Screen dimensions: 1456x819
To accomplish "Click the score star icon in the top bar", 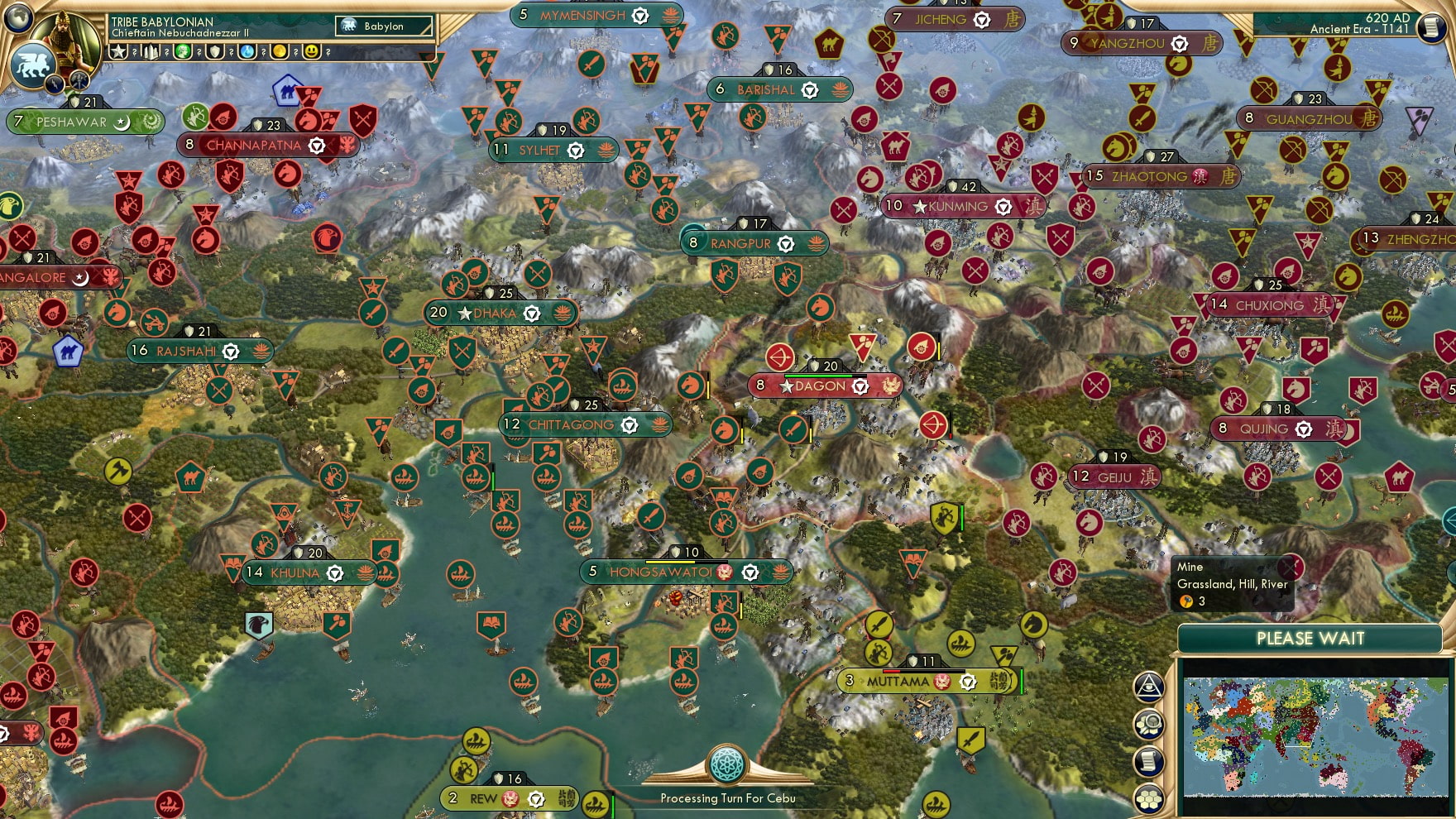I will point(118,51).
